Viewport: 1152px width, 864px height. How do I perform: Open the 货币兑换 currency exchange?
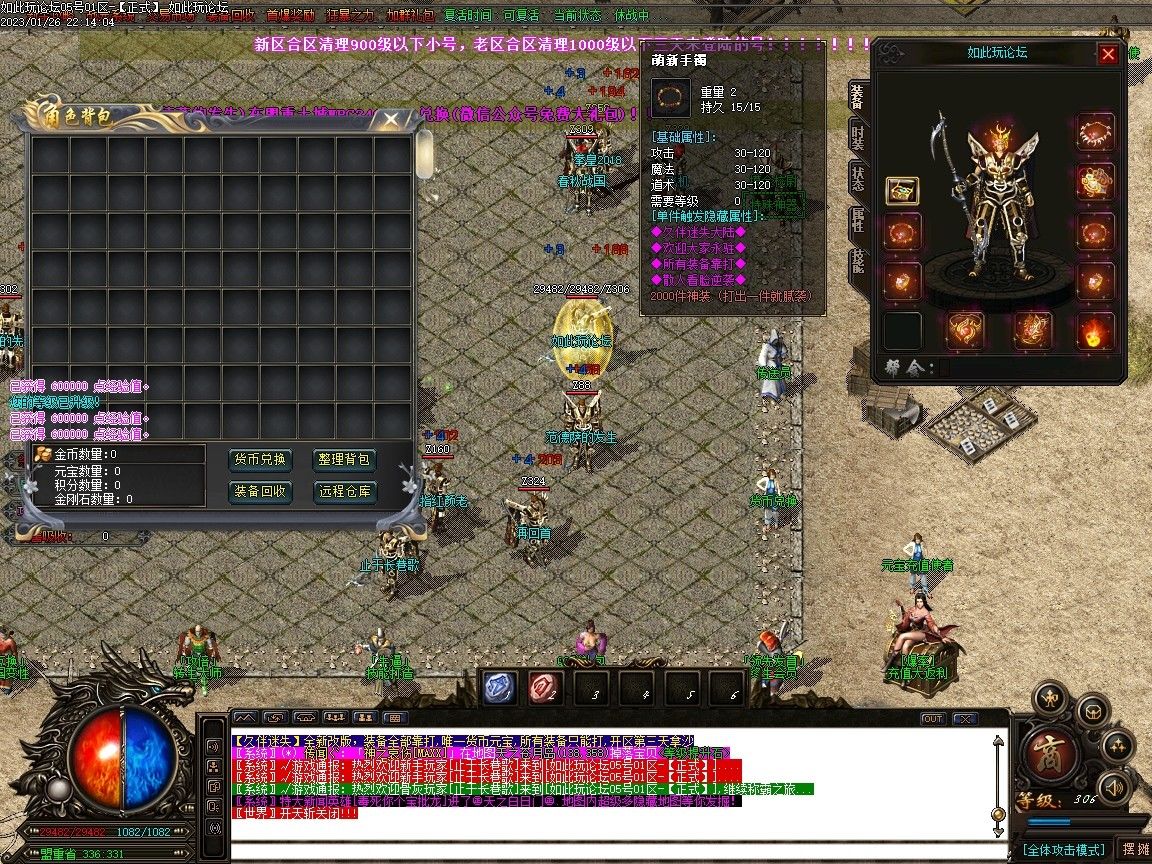point(261,460)
